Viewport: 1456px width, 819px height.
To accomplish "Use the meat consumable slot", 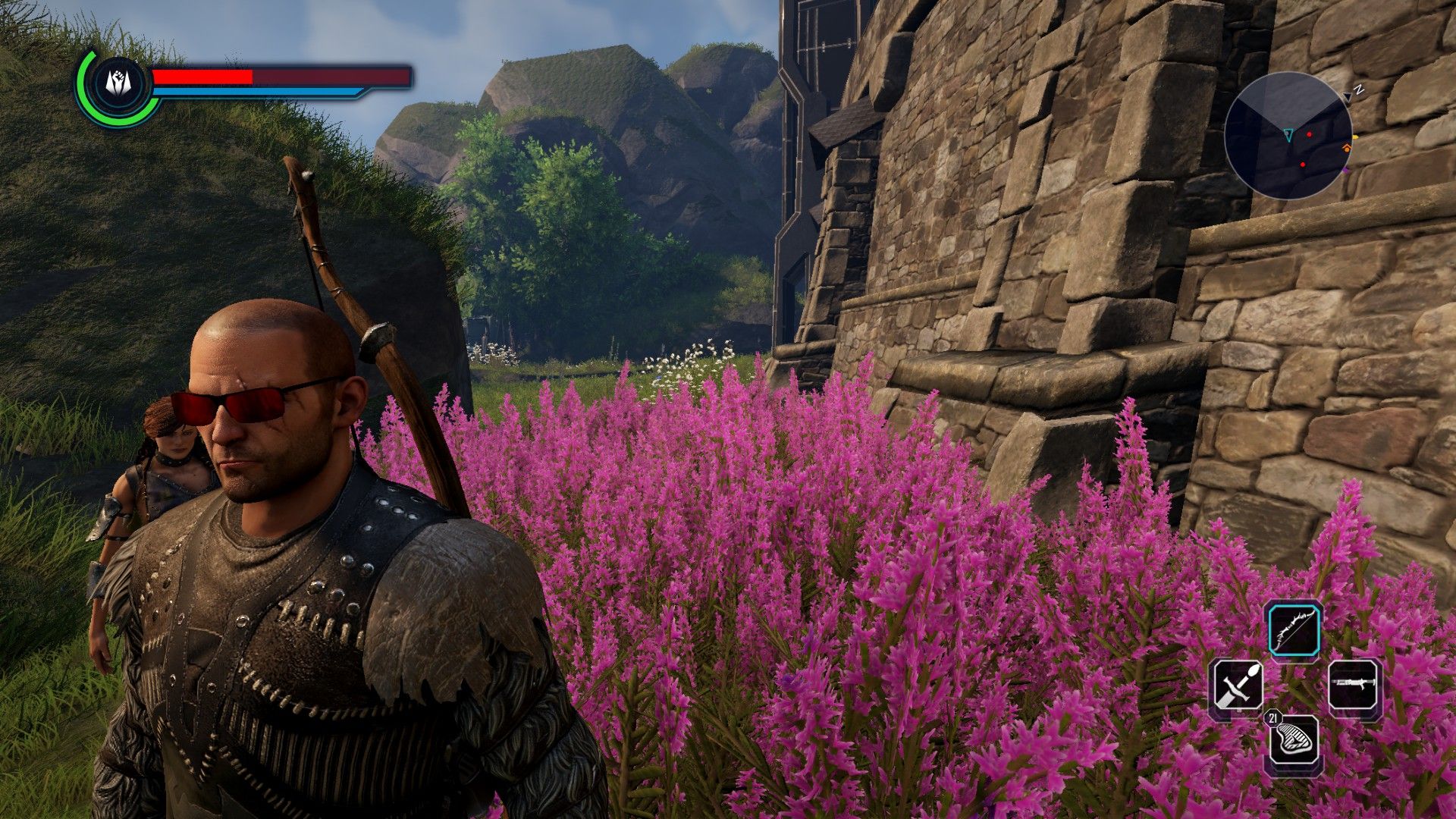I will (1294, 742).
